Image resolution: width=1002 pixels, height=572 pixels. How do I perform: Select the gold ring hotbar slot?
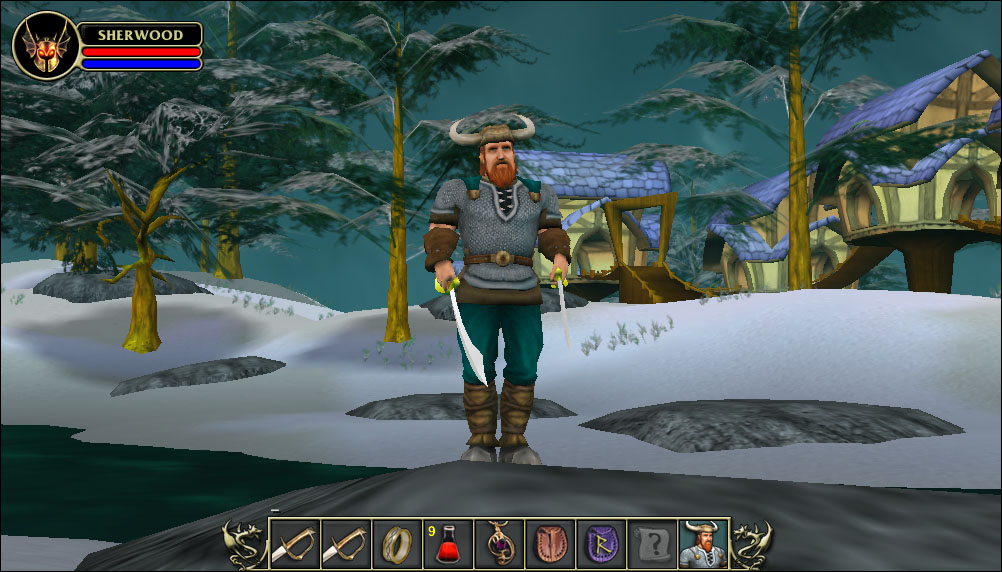396,543
